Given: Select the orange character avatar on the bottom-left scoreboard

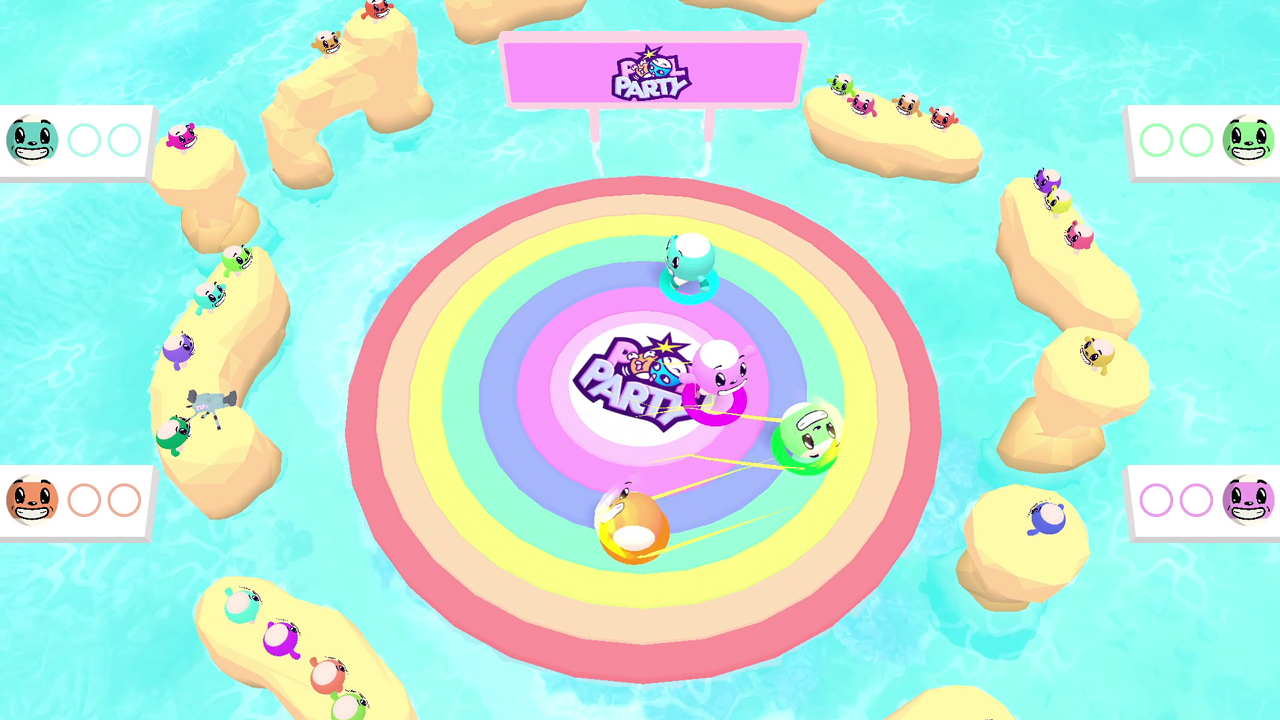Looking at the screenshot, I should [x=31, y=500].
